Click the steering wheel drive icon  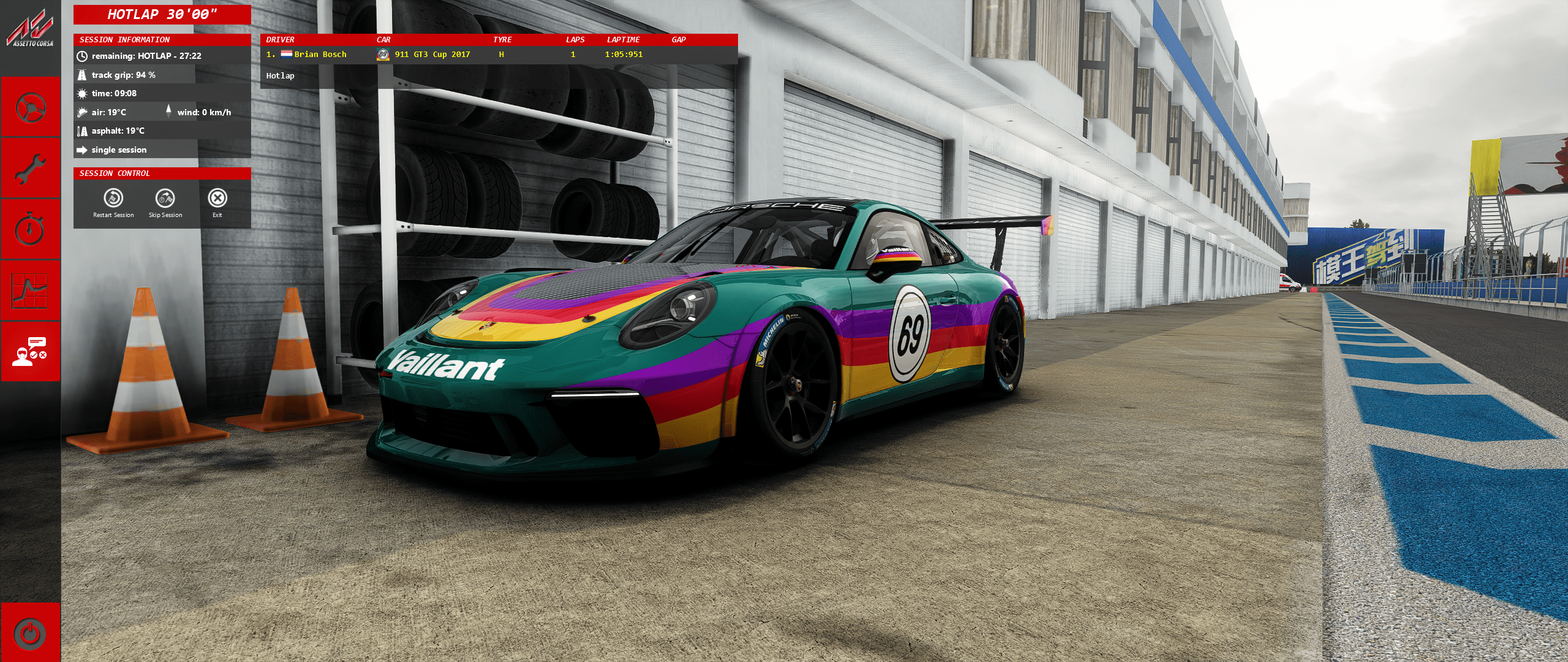click(x=30, y=107)
